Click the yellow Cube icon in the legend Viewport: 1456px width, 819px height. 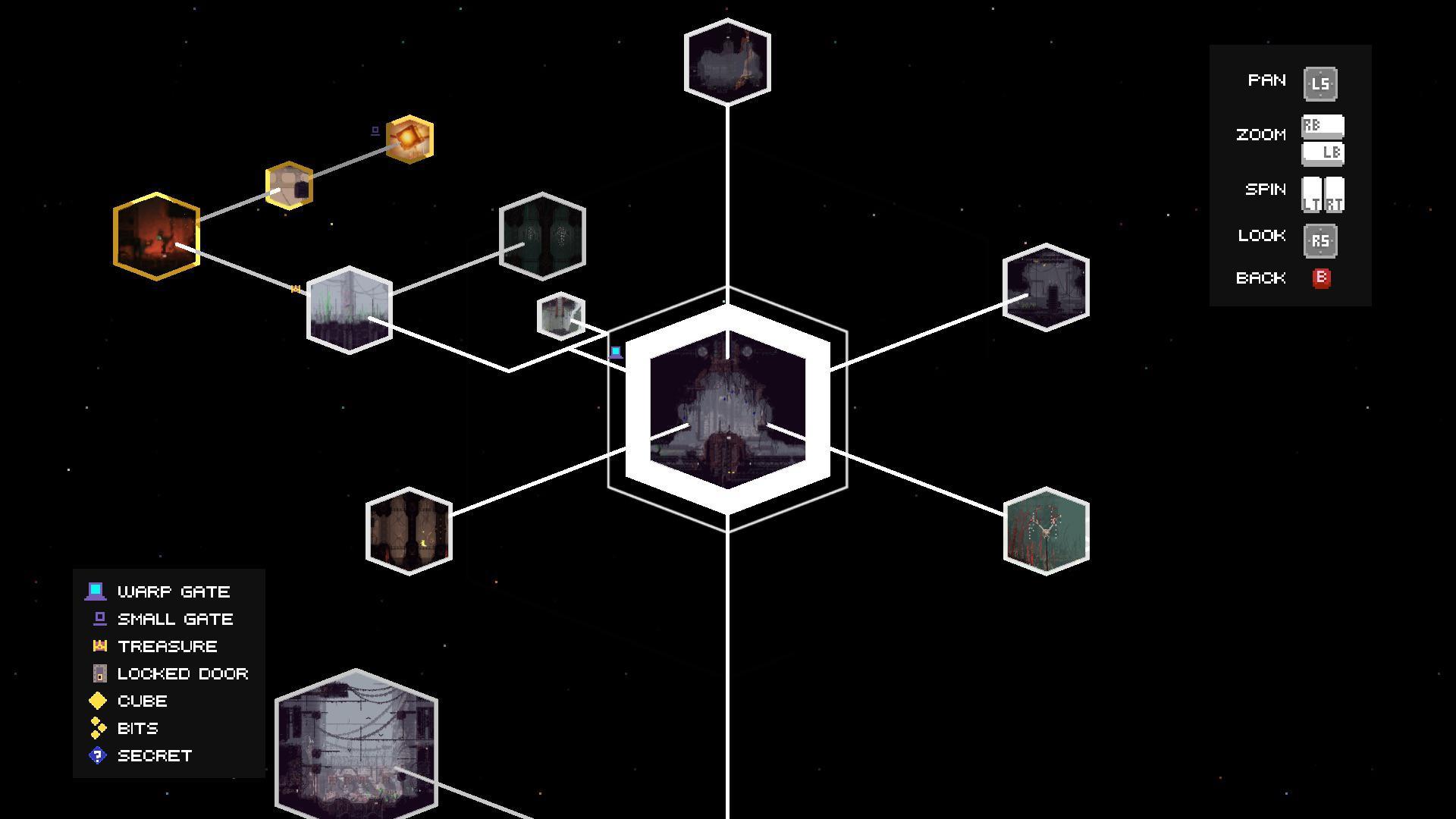(97, 701)
